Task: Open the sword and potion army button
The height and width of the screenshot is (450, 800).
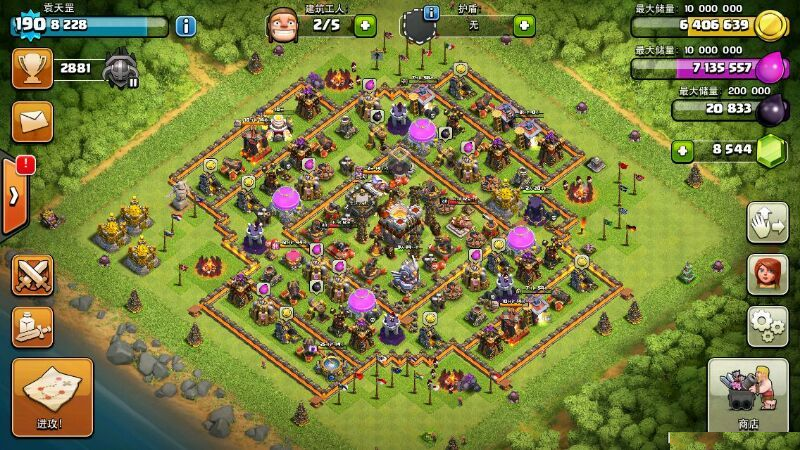Action: 32,327
